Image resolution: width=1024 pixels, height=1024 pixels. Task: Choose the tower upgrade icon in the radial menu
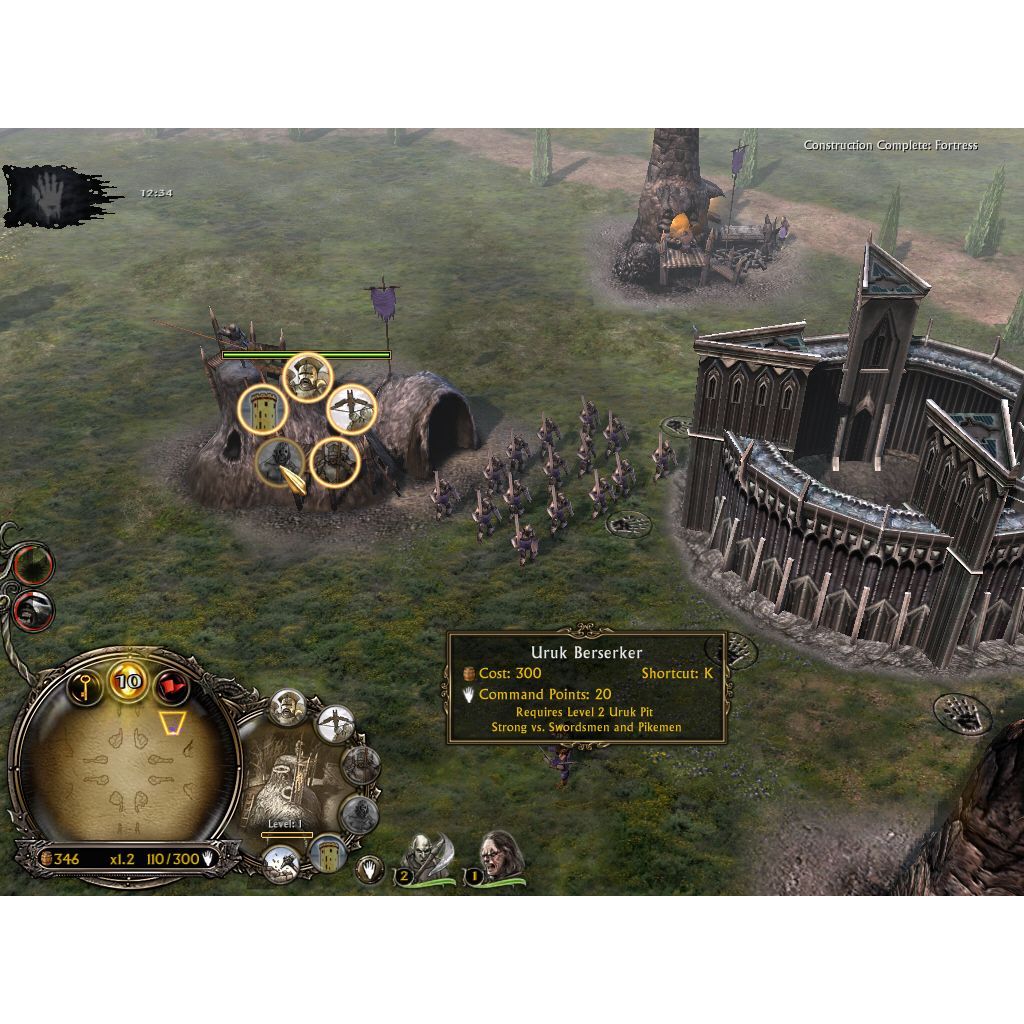click(x=262, y=409)
